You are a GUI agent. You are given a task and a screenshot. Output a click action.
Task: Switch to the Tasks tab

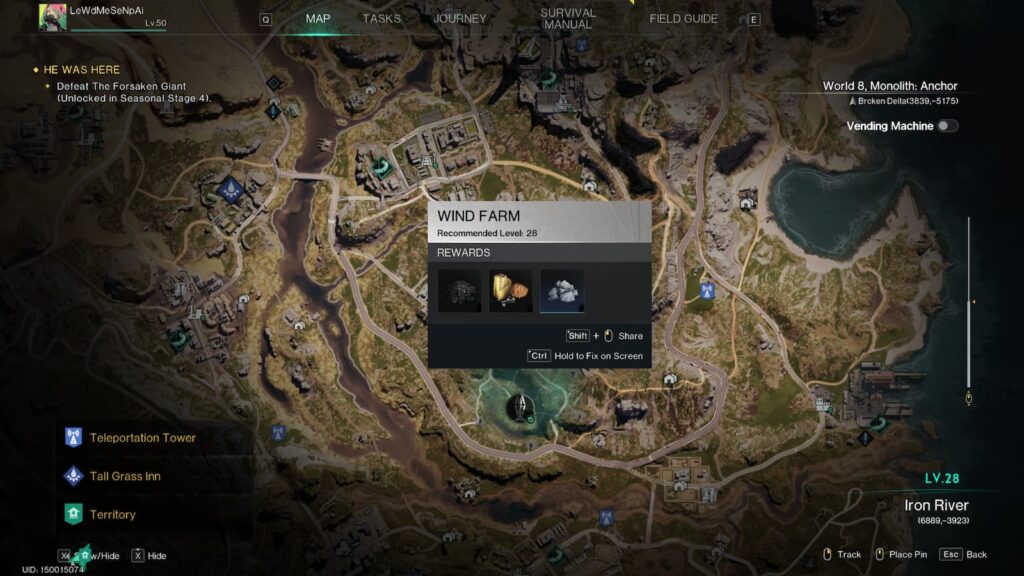click(x=381, y=19)
